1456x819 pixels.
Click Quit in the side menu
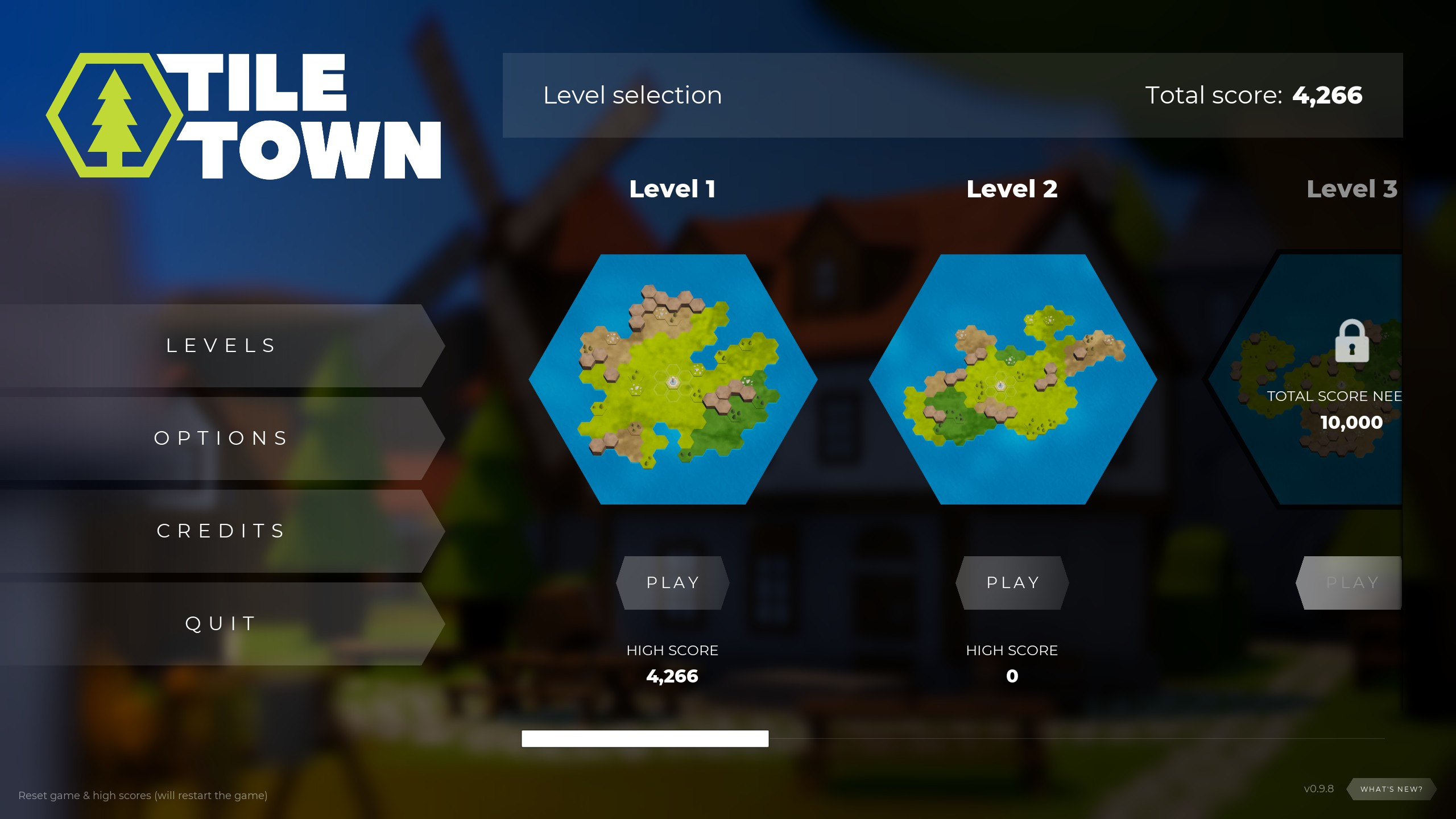coord(220,623)
